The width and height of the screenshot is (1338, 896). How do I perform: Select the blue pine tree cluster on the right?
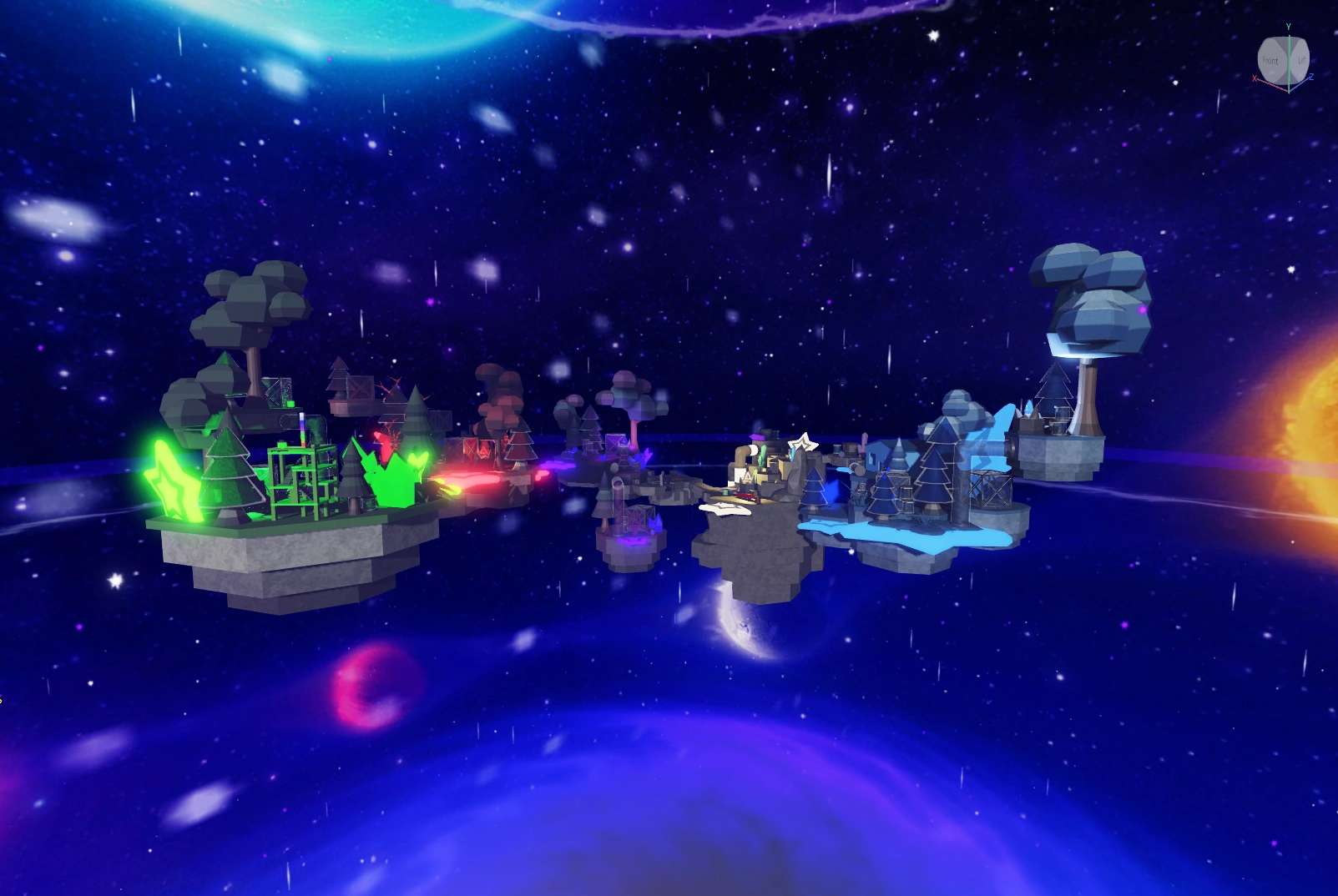coord(885,492)
